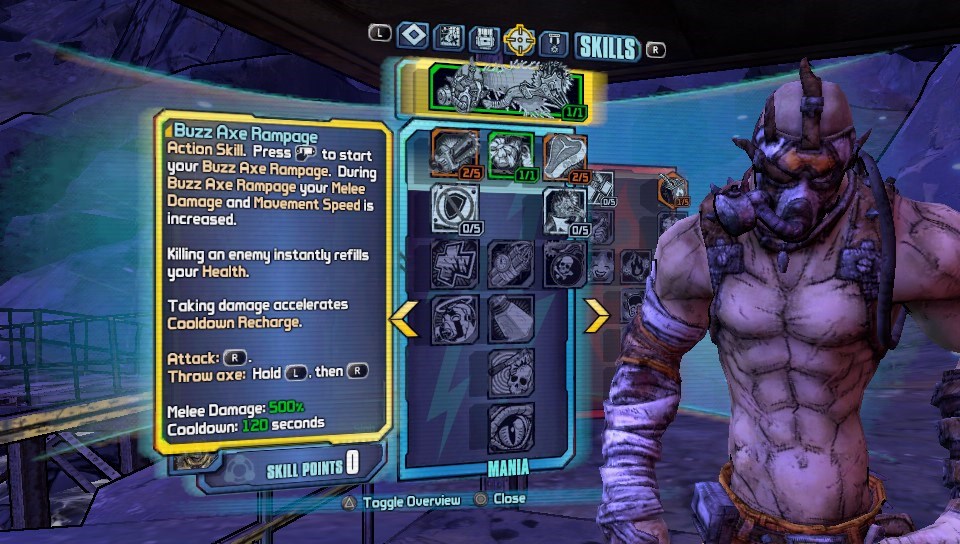
Task: Open the diamond-icon menu tab
Action: [412, 36]
